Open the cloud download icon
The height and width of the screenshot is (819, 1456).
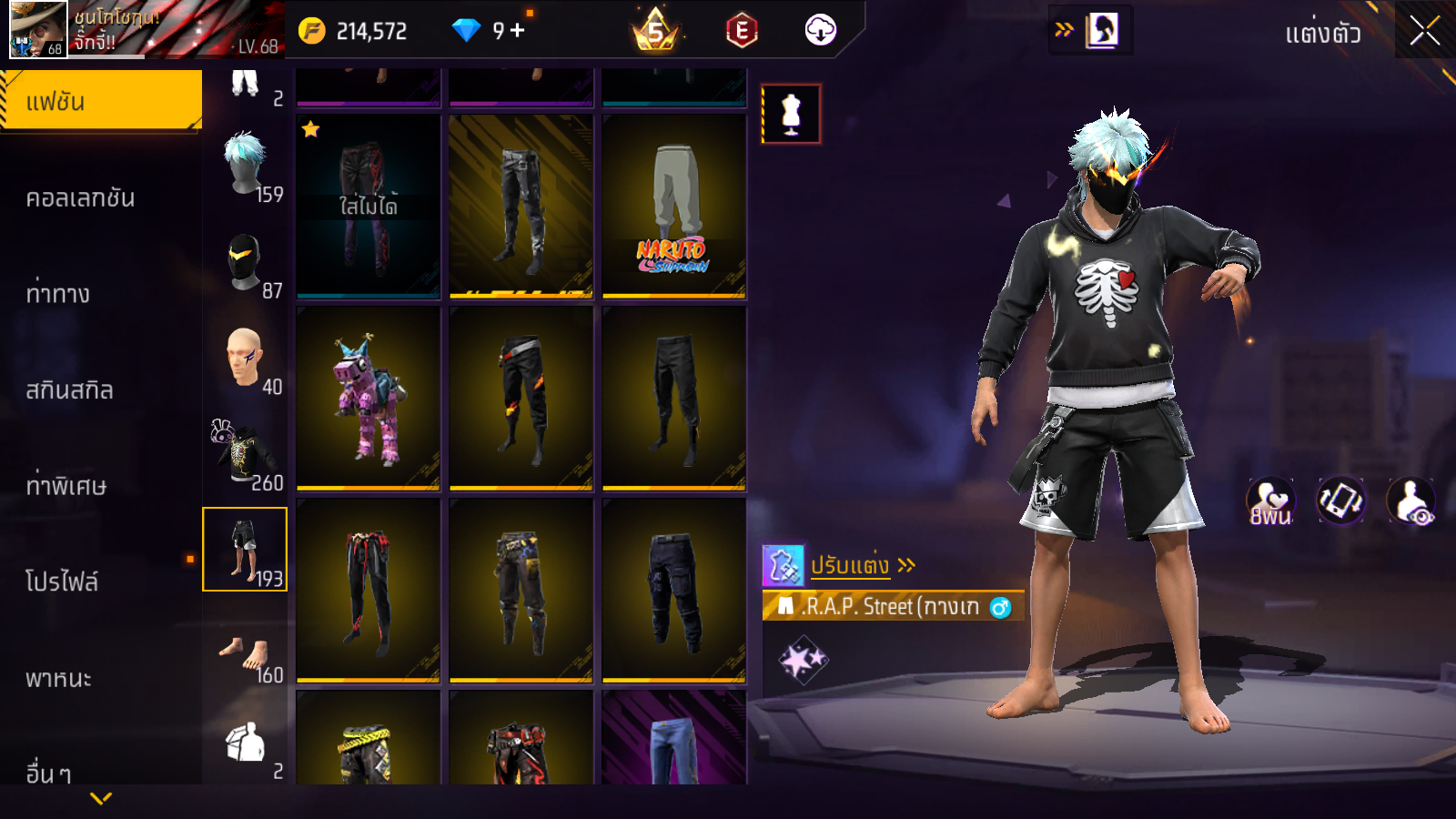pos(820,31)
